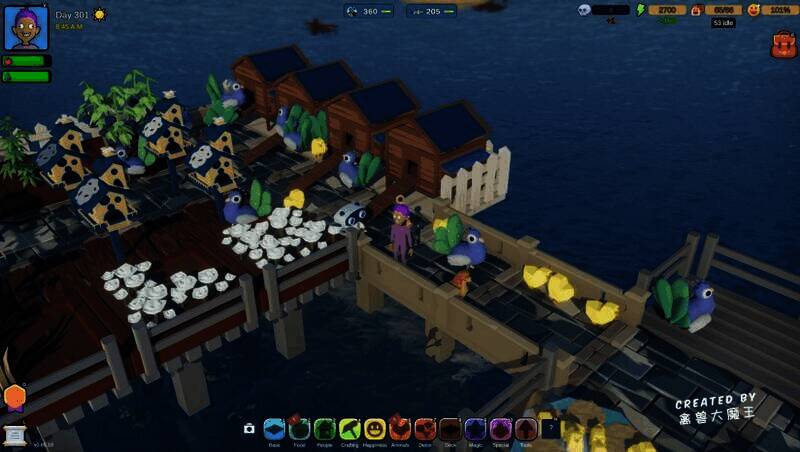Open the Animals chicken category
Image resolution: width=800 pixels, height=452 pixels.
(400, 429)
